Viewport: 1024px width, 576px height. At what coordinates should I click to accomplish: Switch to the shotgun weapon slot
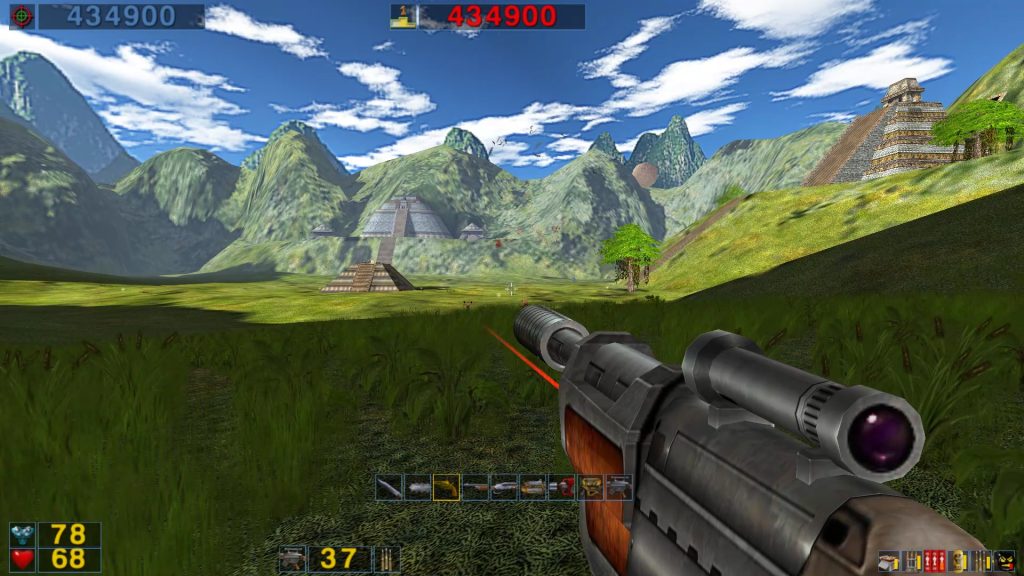pyautogui.click(x=475, y=487)
